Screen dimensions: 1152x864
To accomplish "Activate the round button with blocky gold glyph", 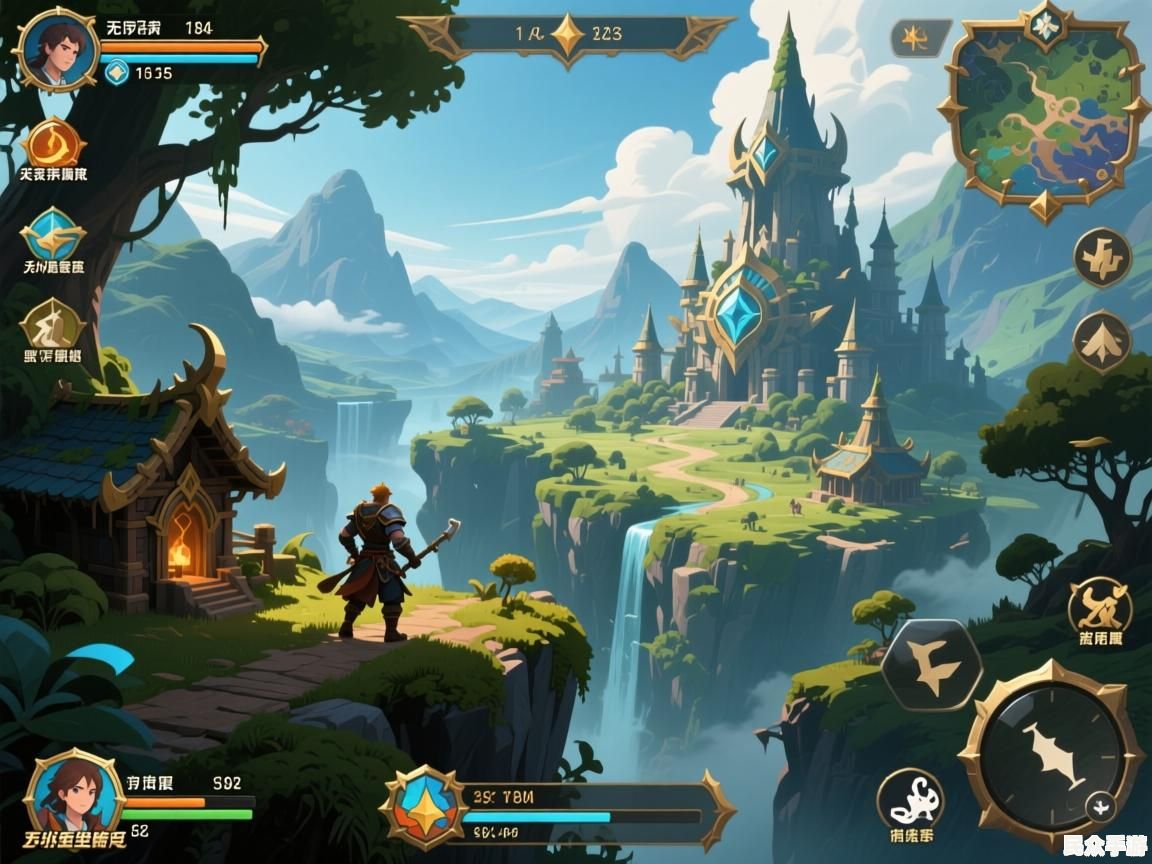I will point(1102,258).
